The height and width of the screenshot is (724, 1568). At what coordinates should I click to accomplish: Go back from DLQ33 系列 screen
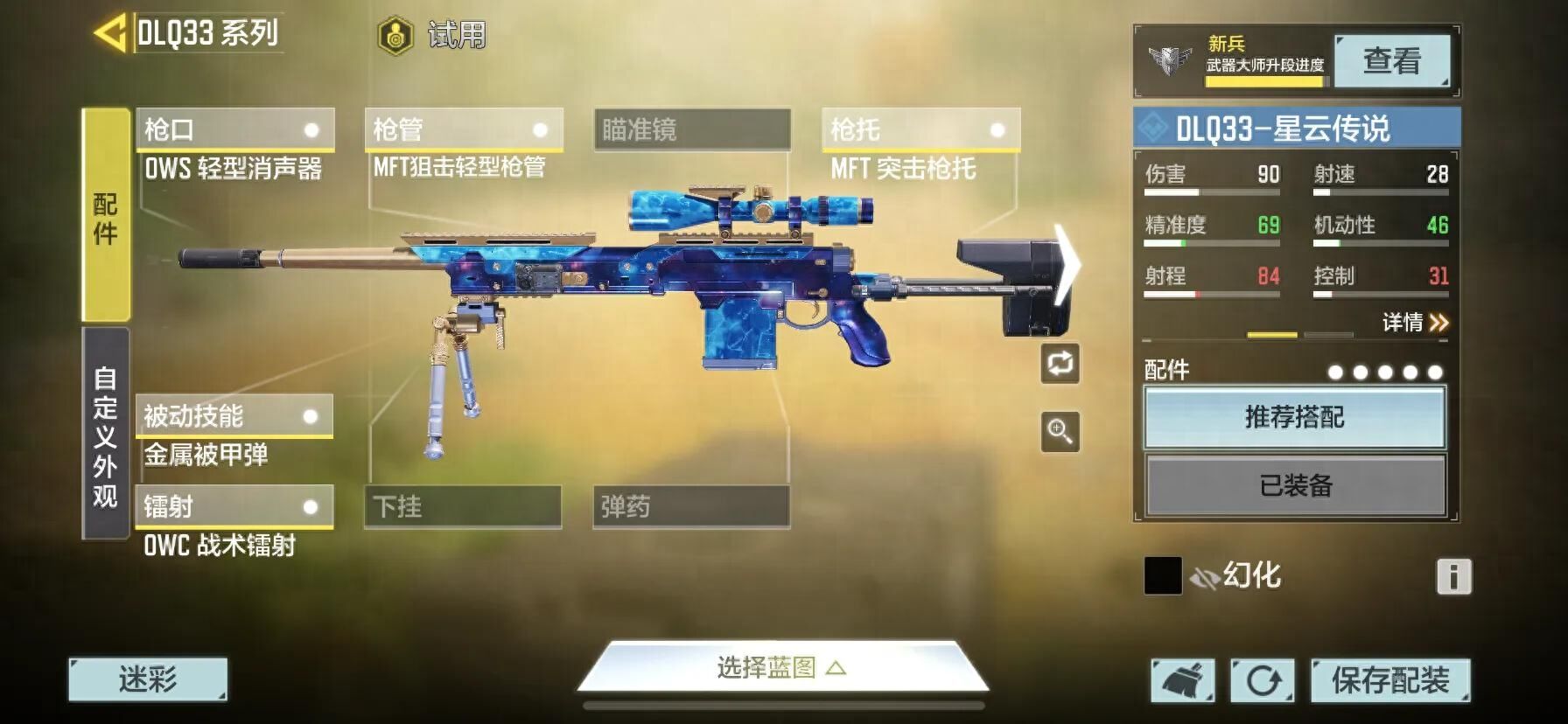click(110, 34)
